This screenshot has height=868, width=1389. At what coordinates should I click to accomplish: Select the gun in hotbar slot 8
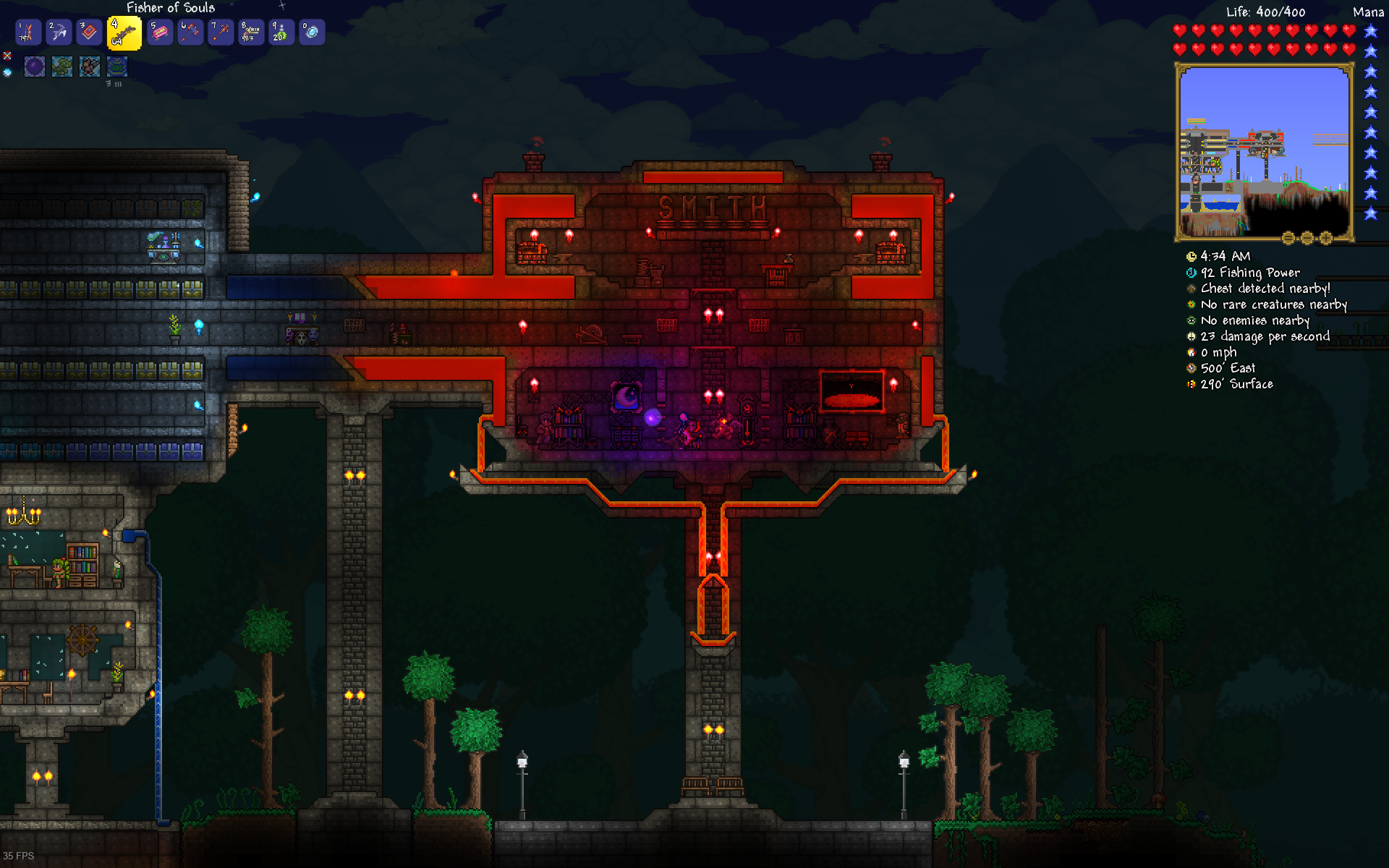point(251,32)
